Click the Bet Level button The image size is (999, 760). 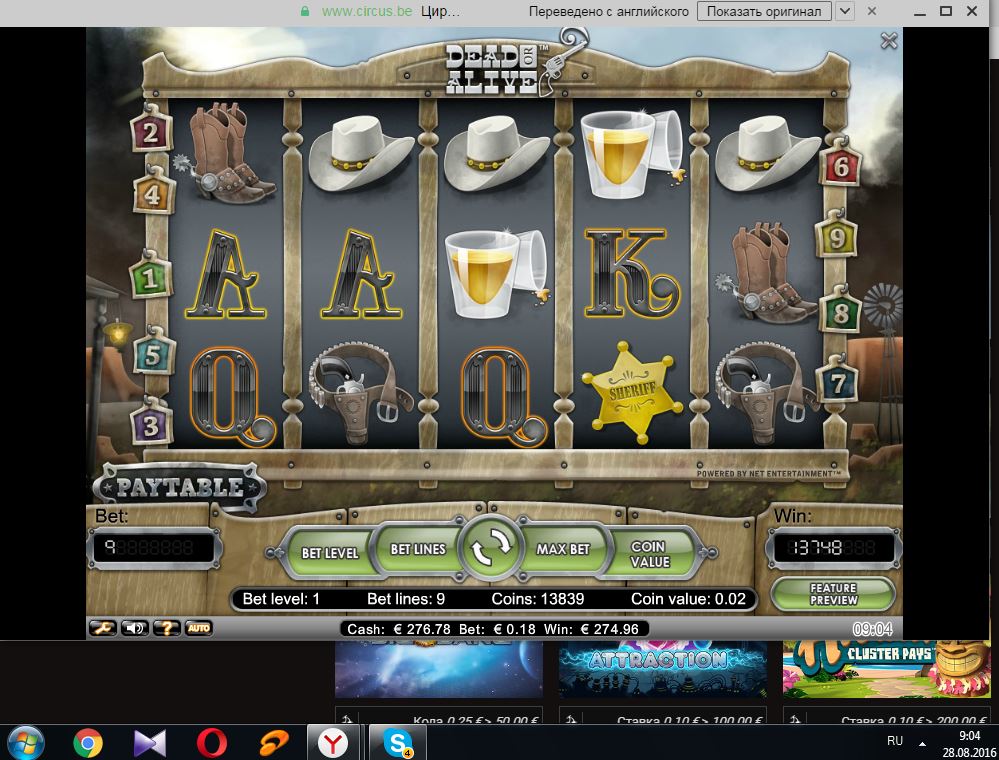pyautogui.click(x=330, y=552)
